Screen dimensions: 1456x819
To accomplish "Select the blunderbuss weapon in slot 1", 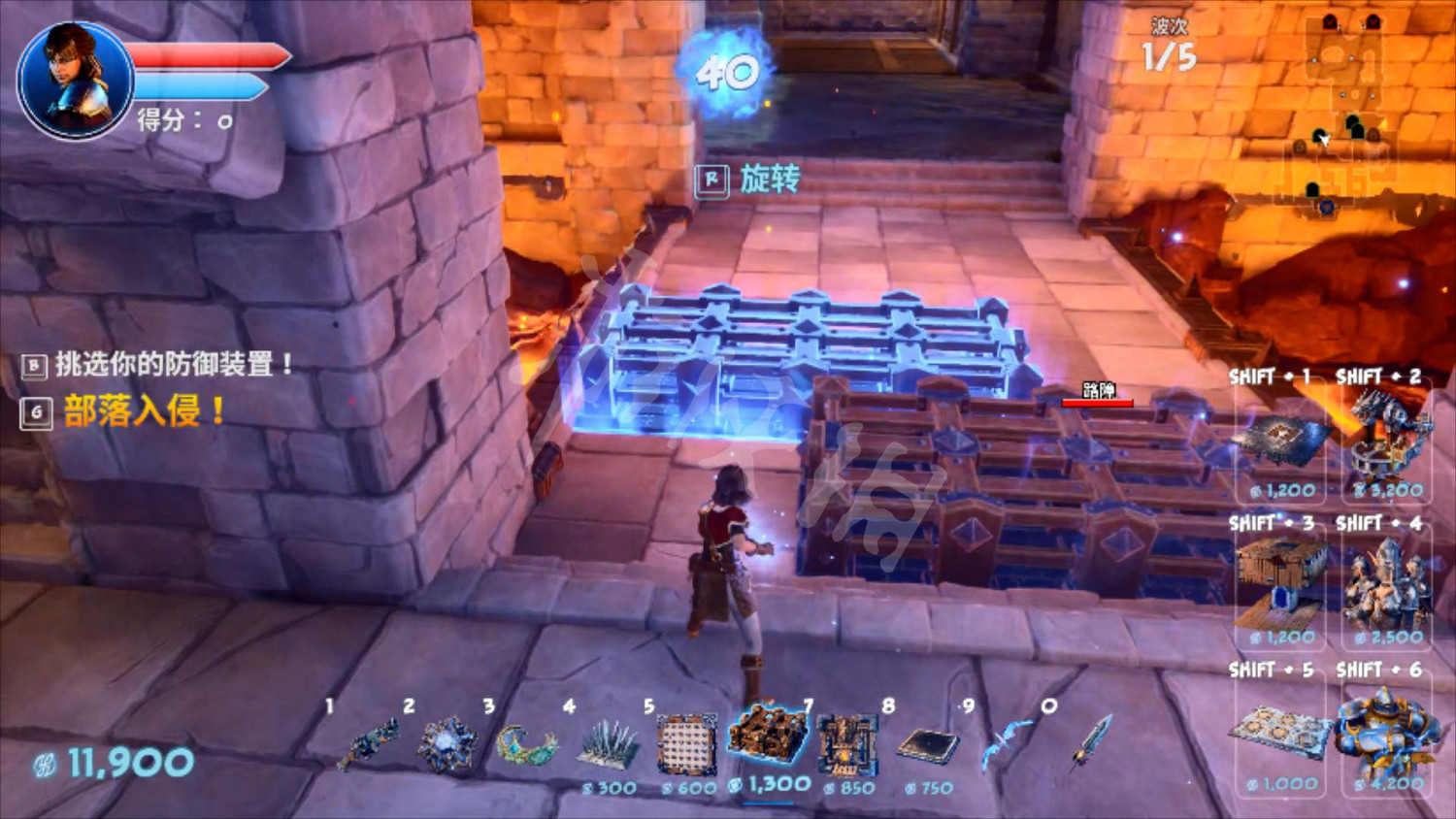I will coord(369,745).
